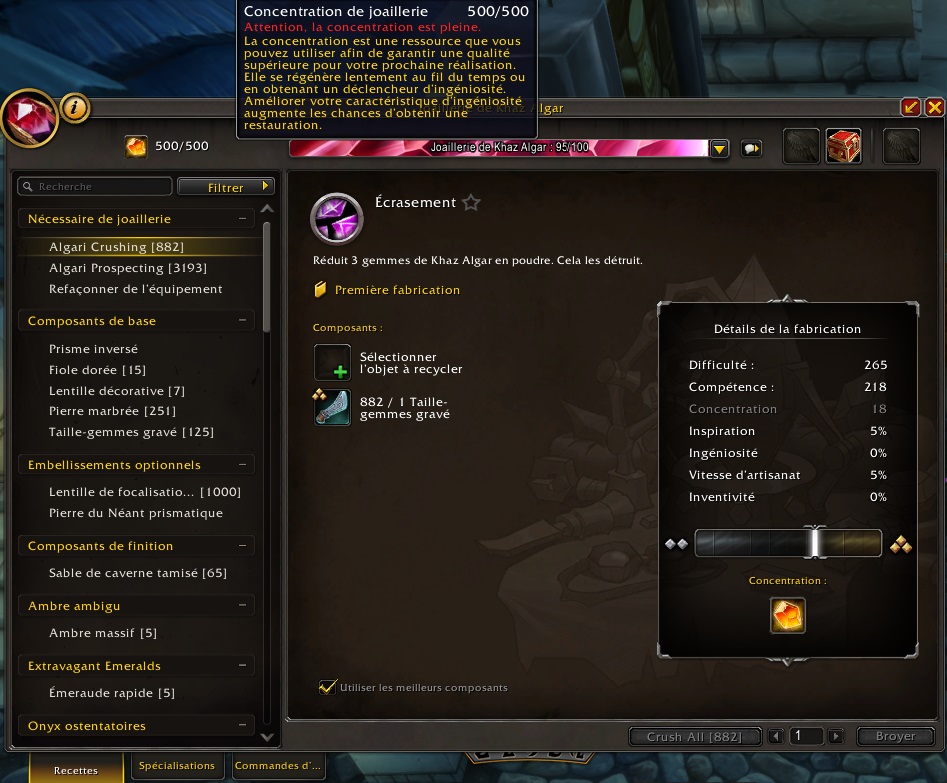The height and width of the screenshot is (783, 947).
Task: Close the jewelcrafting window
Action: (x=934, y=107)
